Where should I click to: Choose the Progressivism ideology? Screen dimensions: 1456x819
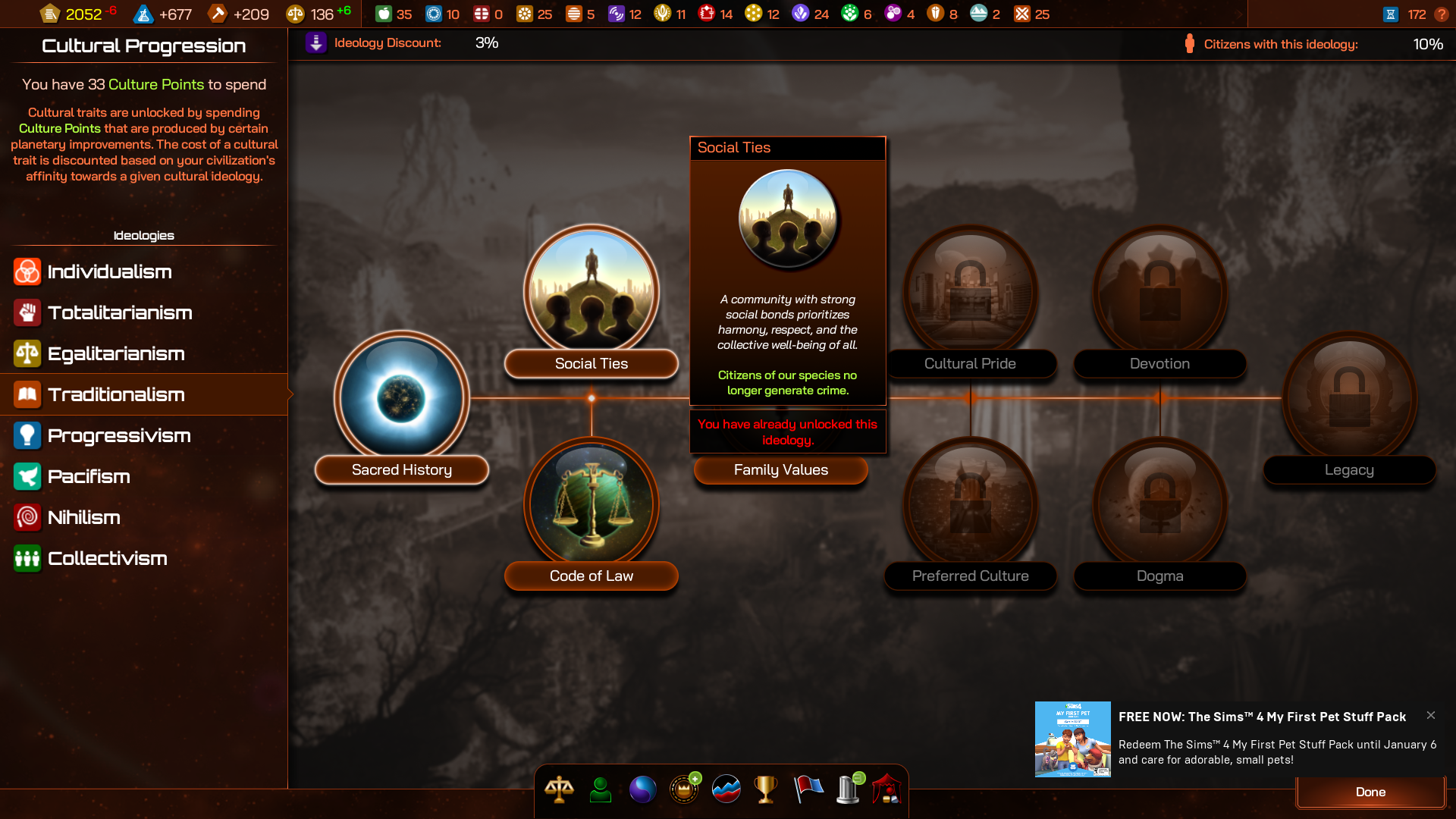click(x=118, y=435)
